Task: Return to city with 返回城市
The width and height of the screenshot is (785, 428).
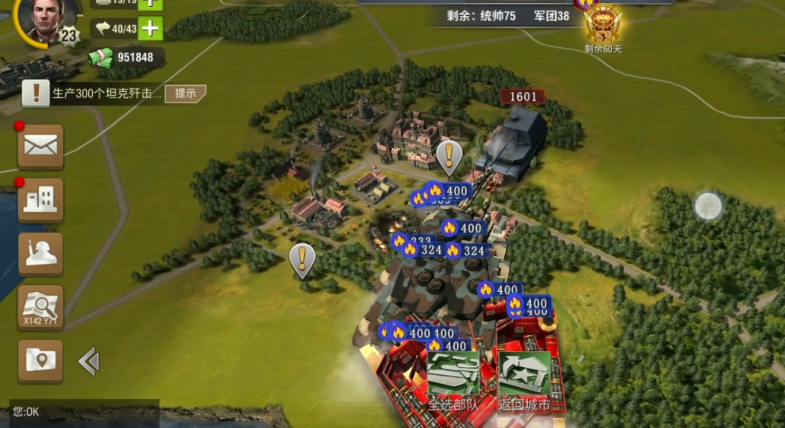Action: point(525,381)
